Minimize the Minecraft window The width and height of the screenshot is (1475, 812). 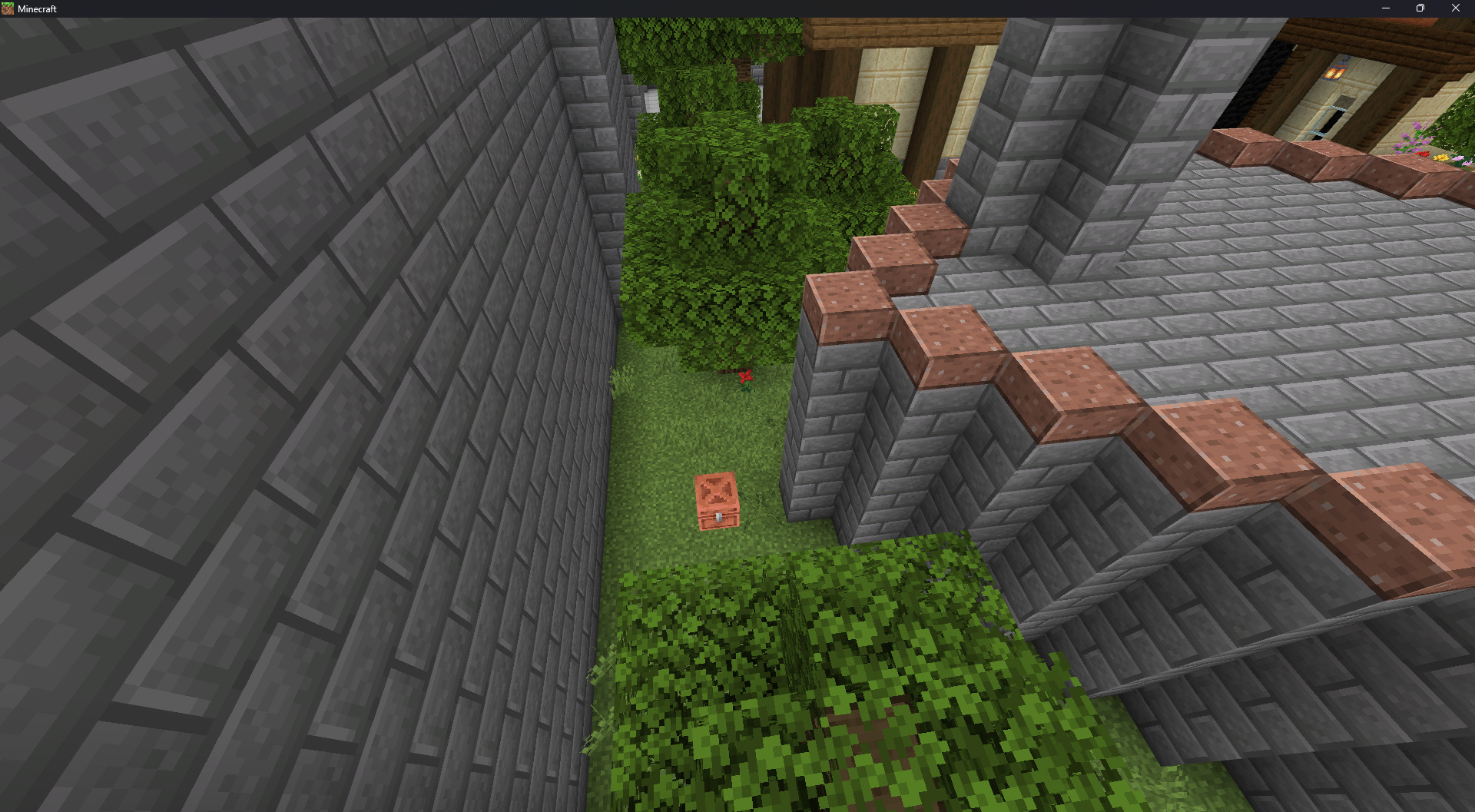(x=1385, y=8)
